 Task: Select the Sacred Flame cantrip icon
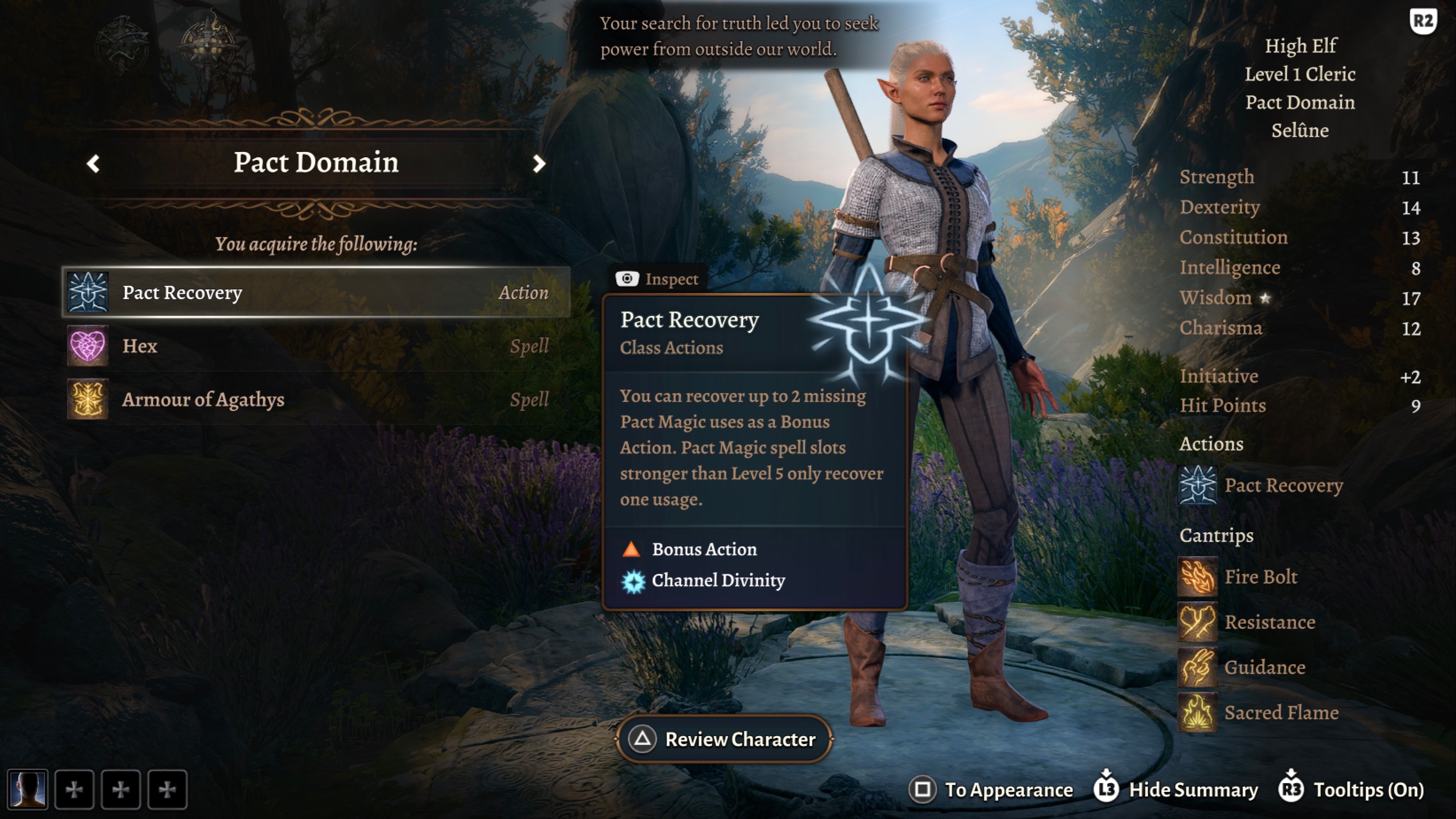[1198, 713]
